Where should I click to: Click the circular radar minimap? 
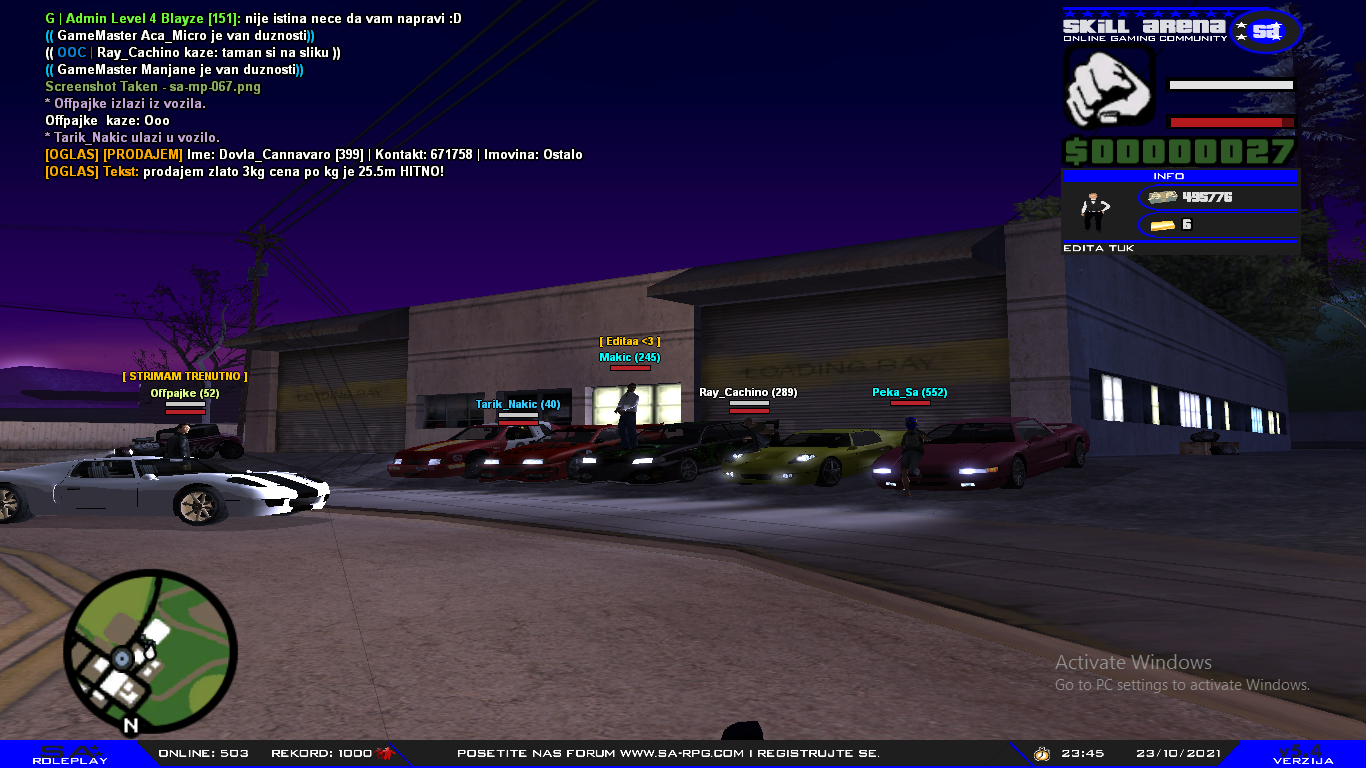click(x=150, y=654)
